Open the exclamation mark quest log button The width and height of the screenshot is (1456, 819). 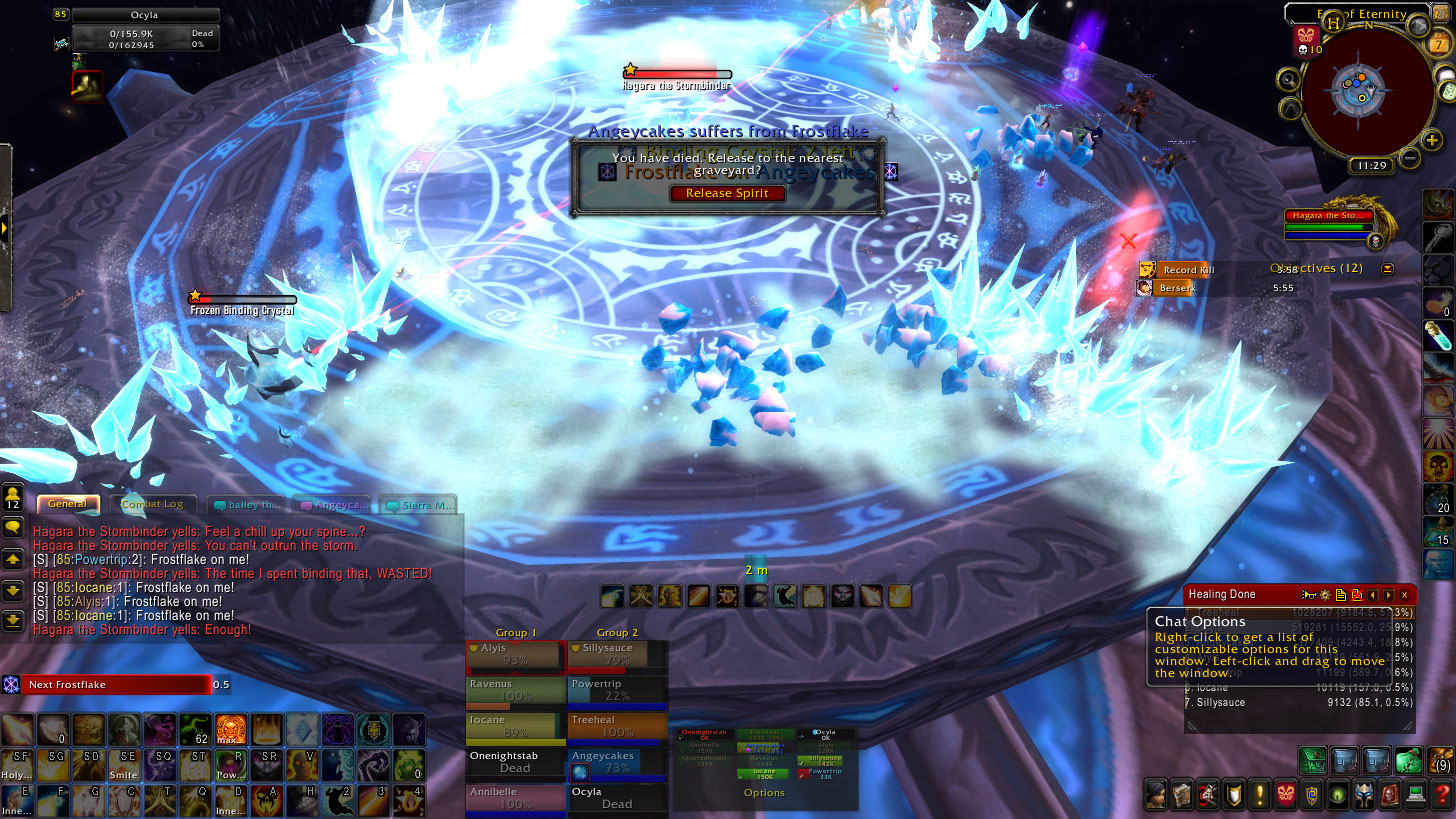pyautogui.click(x=1260, y=795)
